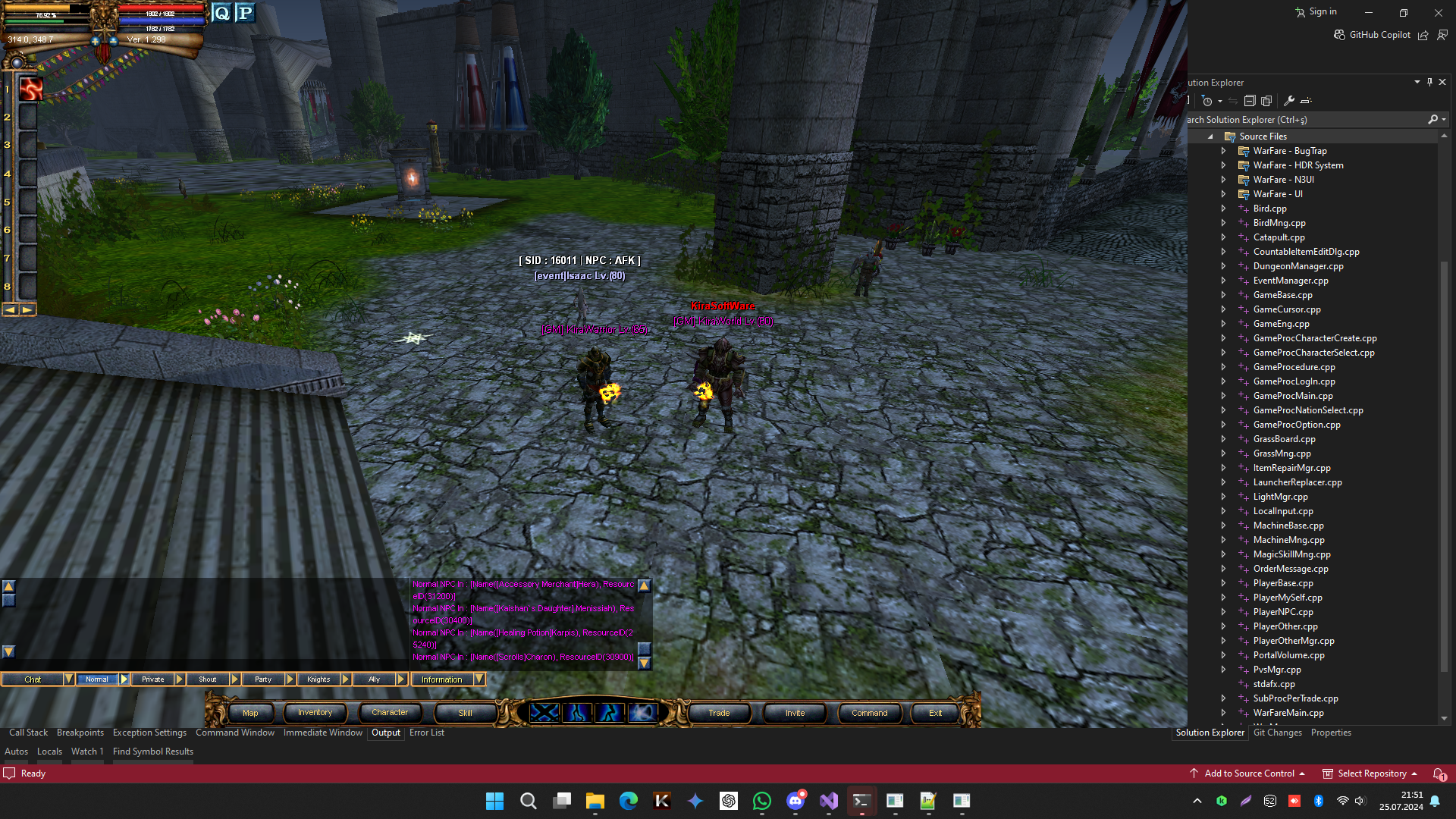Choose the Knights chat channel
Image resolution: width=1456 pixels, height=819 pixels.
tap(318, 679)
